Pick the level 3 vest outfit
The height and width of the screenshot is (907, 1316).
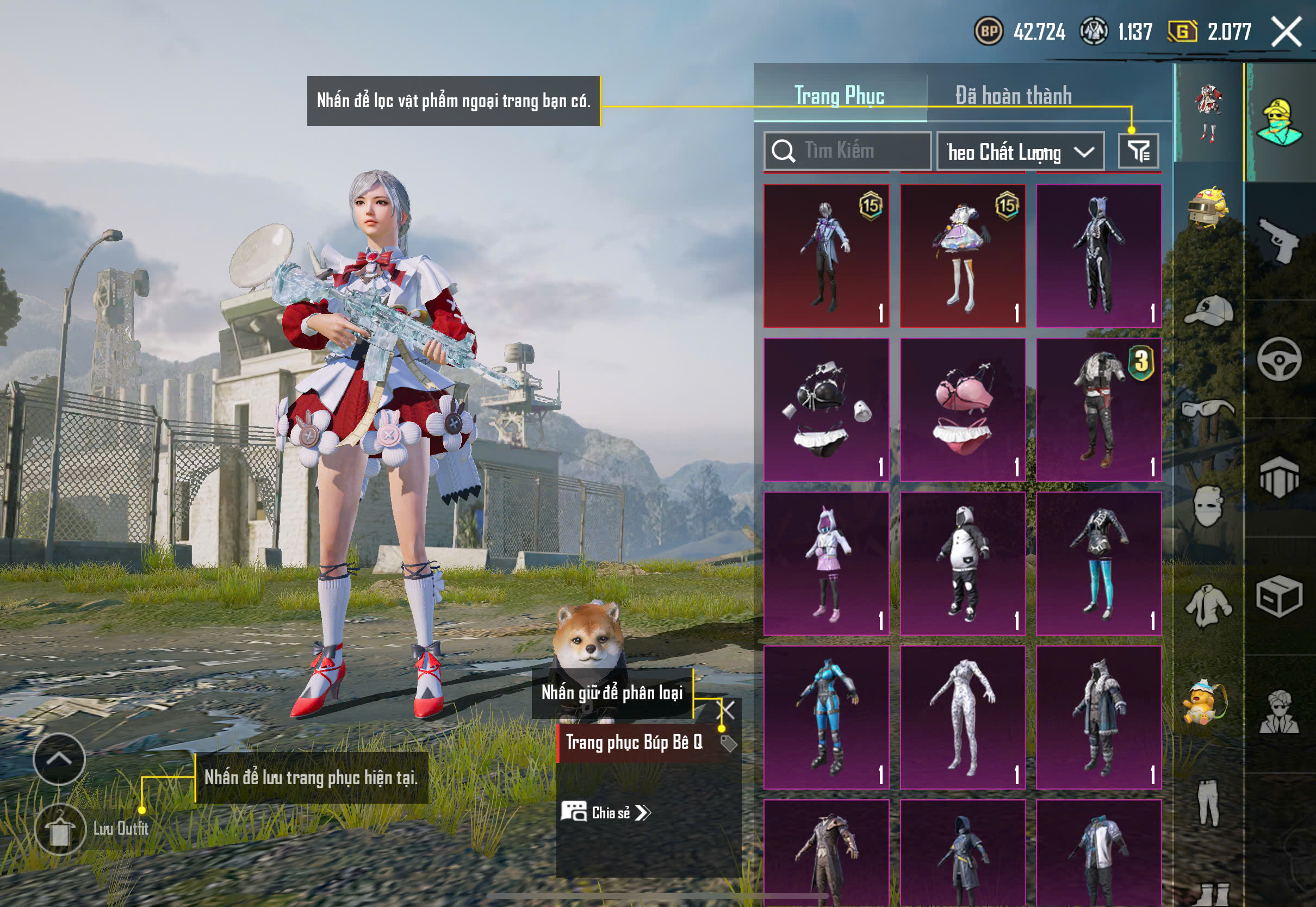(x=1098, y=410)
